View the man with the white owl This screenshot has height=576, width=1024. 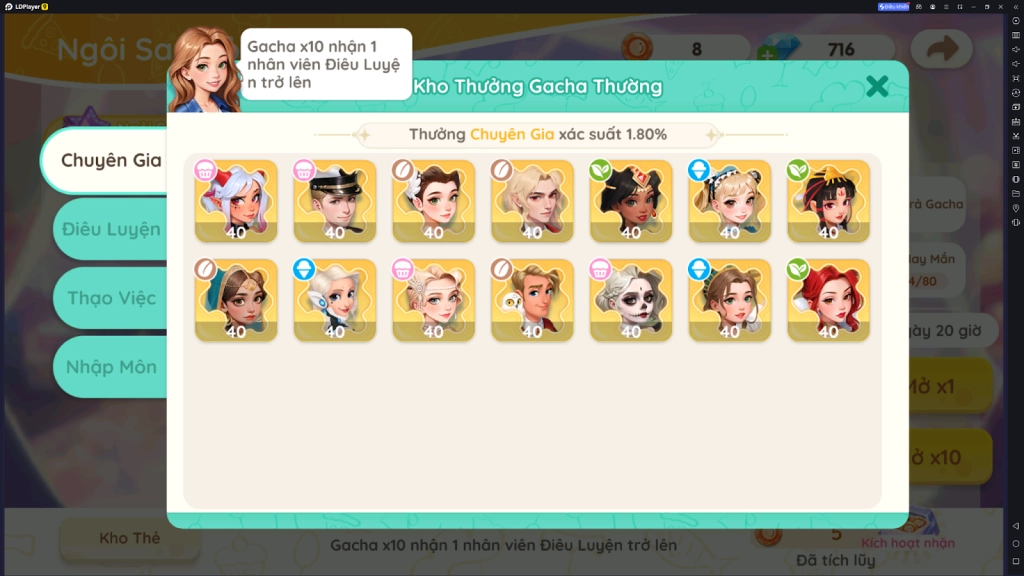coord(532,300)
